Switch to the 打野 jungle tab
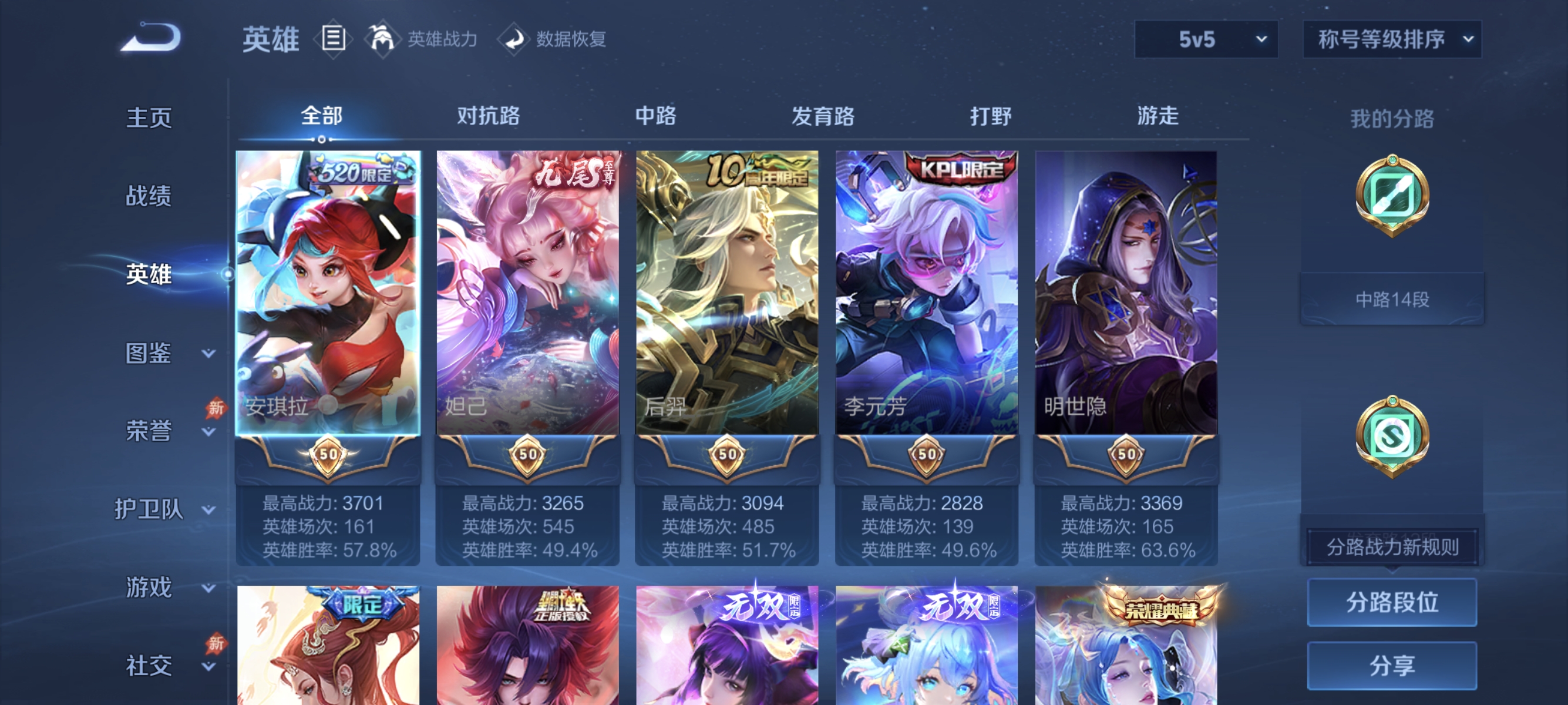1568x705 pixels. coord(990,116)
